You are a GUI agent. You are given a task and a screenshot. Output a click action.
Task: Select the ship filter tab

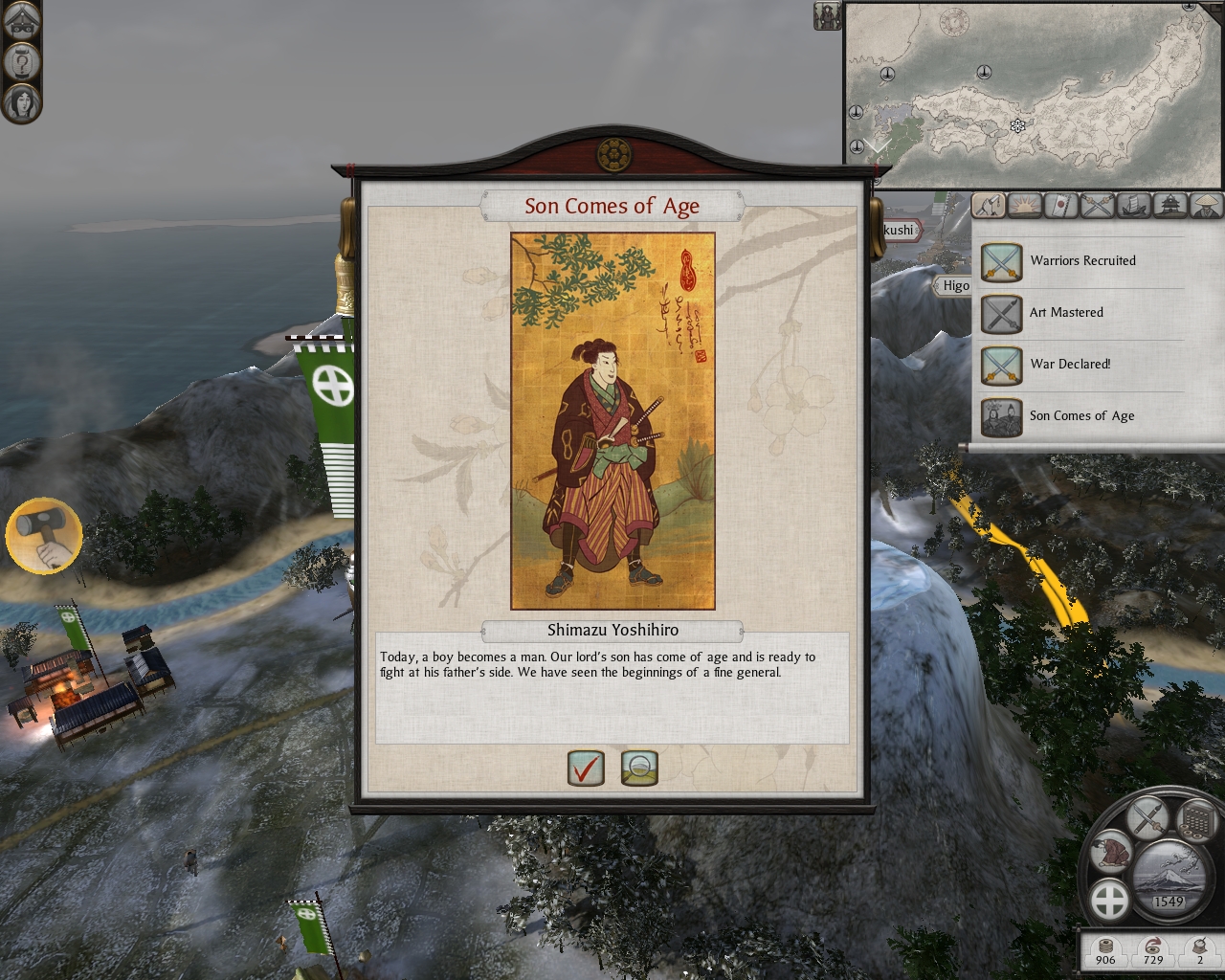click(x=1135, y=205)
